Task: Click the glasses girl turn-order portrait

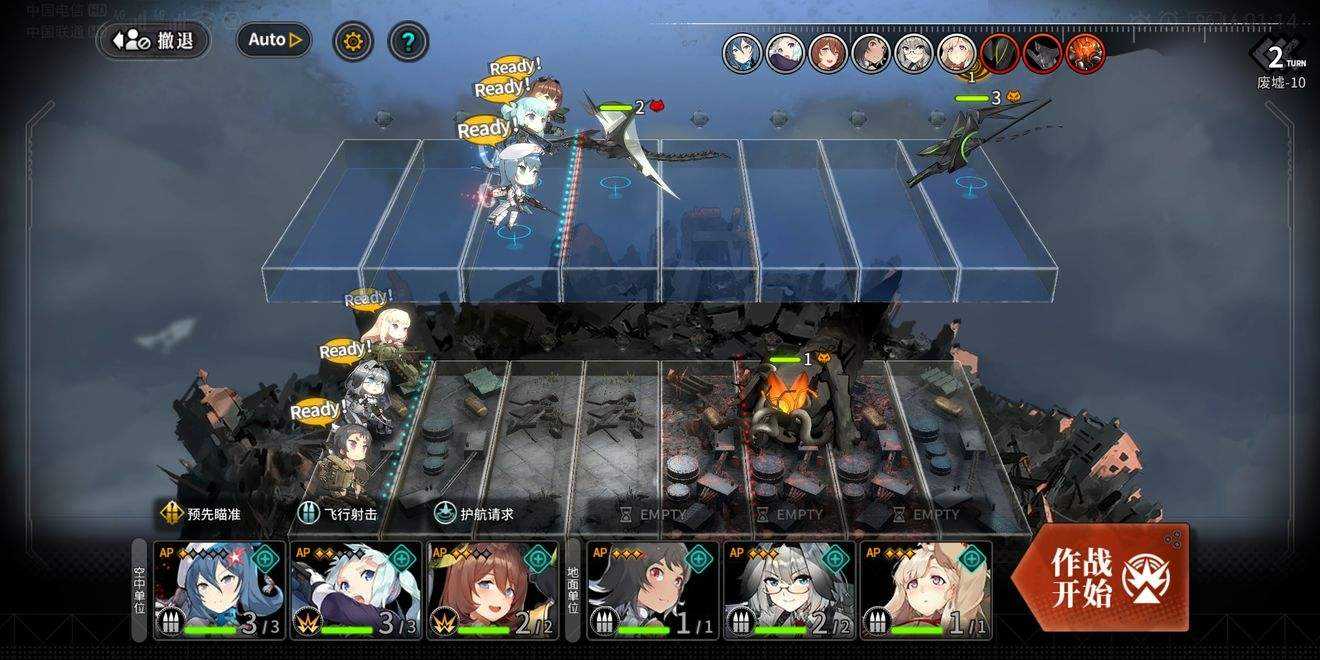Action: coord(914,53)
